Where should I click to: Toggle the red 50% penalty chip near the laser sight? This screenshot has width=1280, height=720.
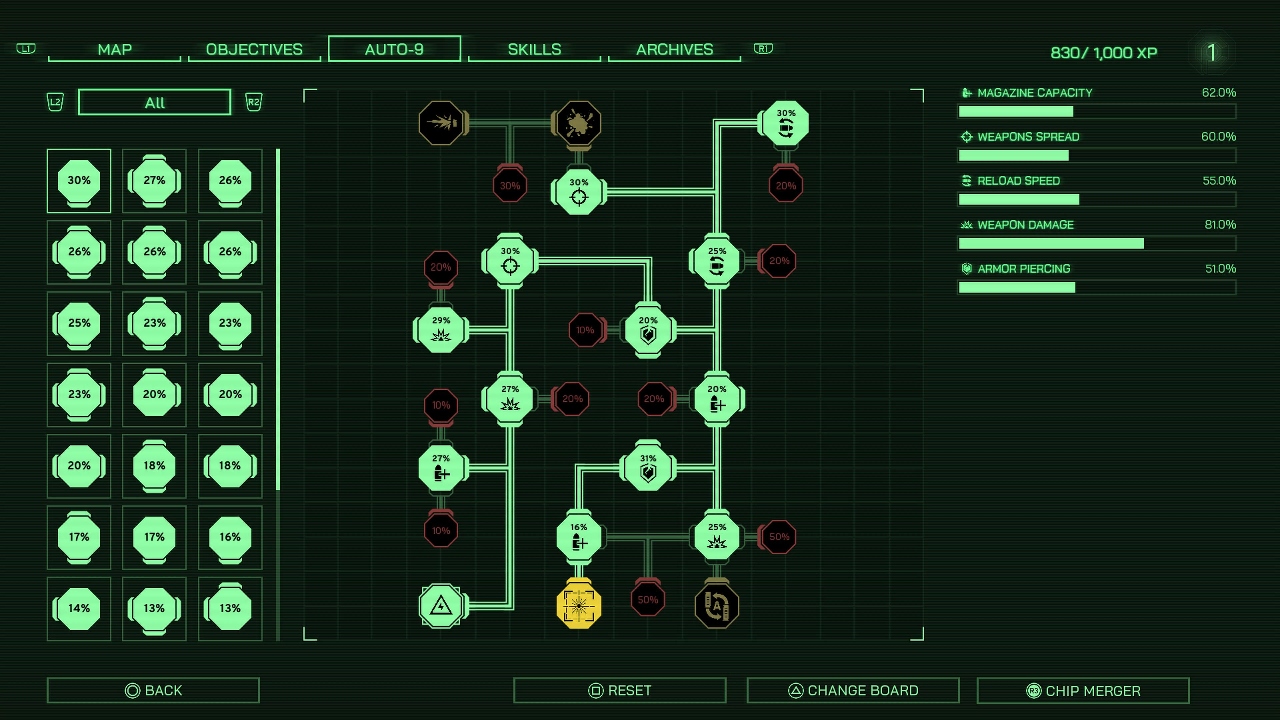[x=647, y=598]
